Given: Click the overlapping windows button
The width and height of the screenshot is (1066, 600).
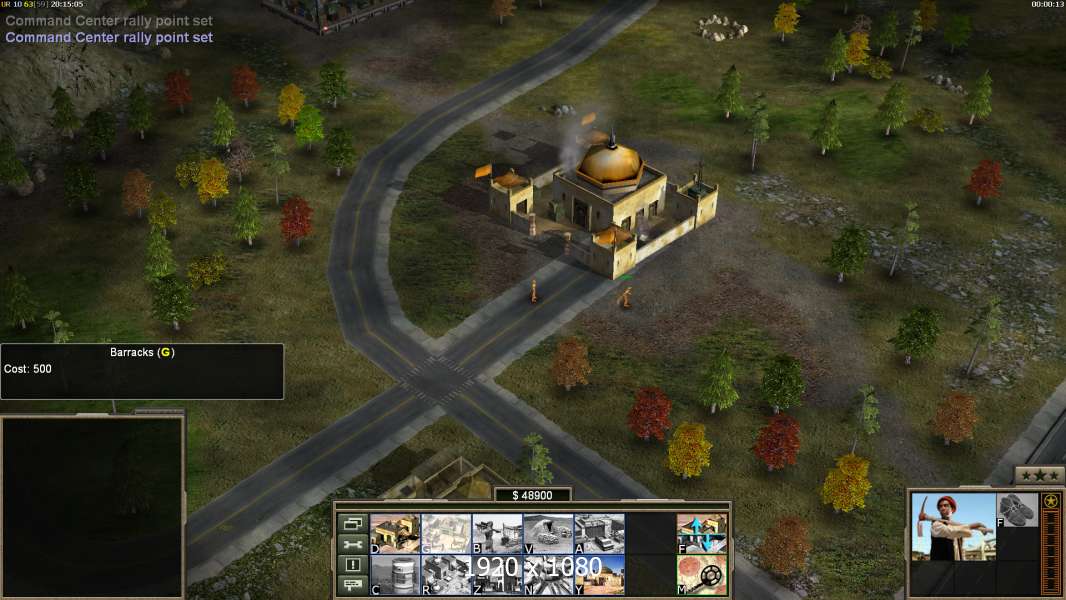Looking at the screenshot, I should [x=352, y=523].
